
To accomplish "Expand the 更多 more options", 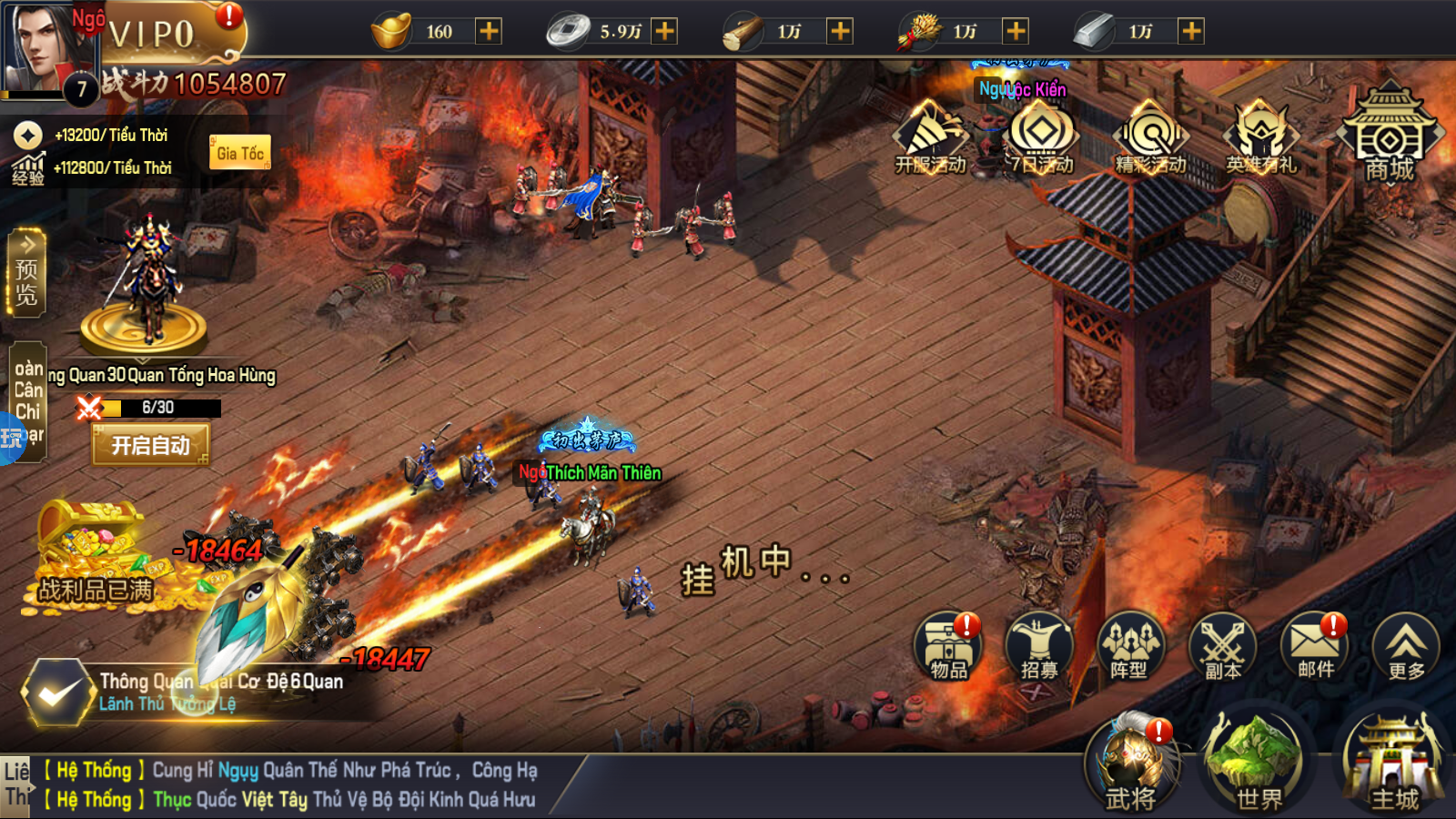I will pyautogui.click(x=1406, y=648).
